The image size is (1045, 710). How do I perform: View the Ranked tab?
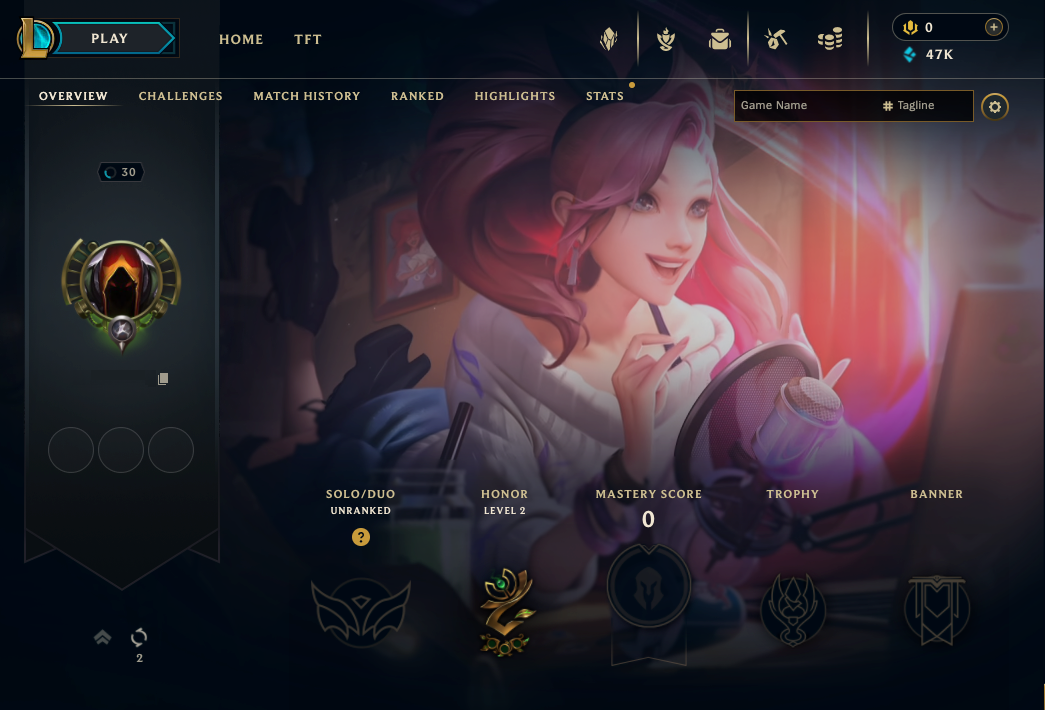click(417, 96)
